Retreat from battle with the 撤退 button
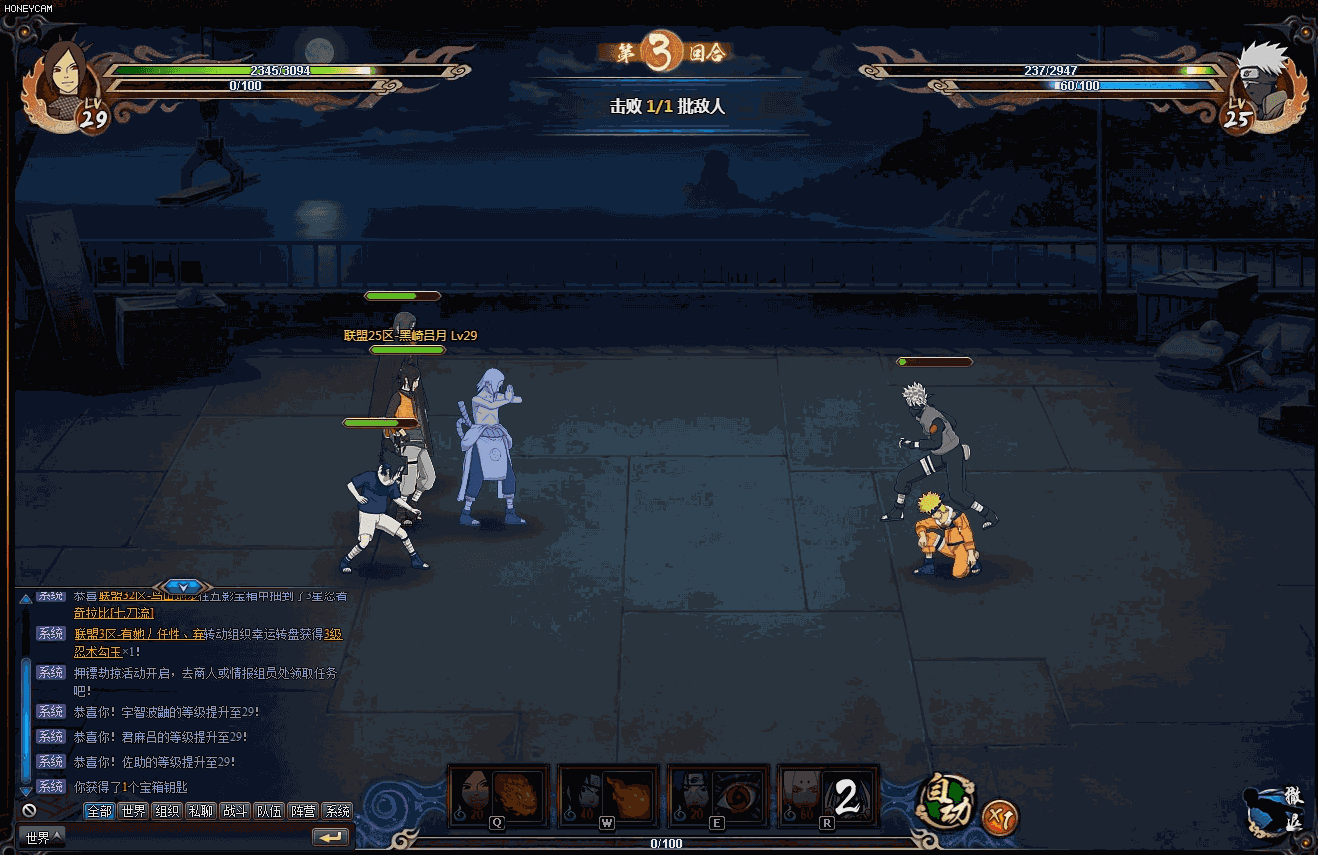The height and width of the screenshot is (855, 1318). 1277,810
